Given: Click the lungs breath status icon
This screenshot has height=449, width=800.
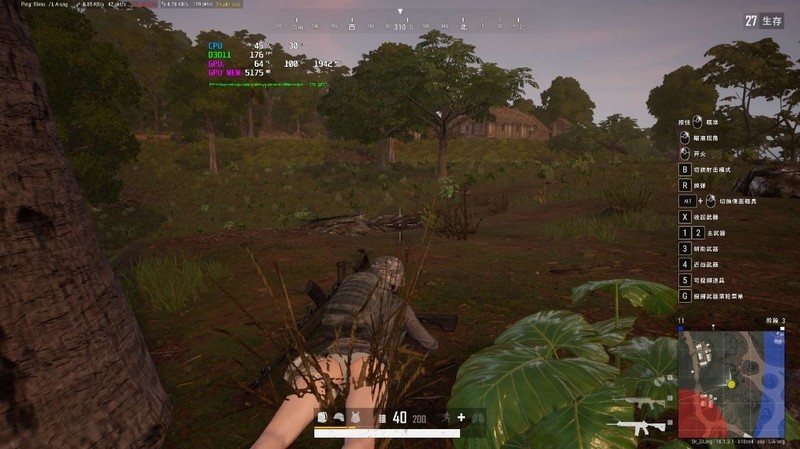Looking at the screenshot, I should pyautogui.click(x=478, y=417).
